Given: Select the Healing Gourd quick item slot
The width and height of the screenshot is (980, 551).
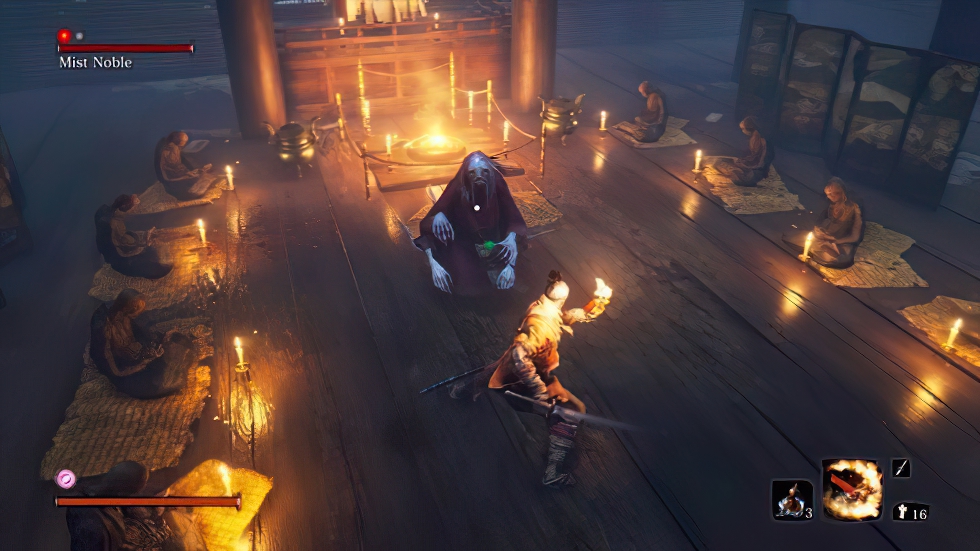Looking at the screenshot, I should click(792, 499).
